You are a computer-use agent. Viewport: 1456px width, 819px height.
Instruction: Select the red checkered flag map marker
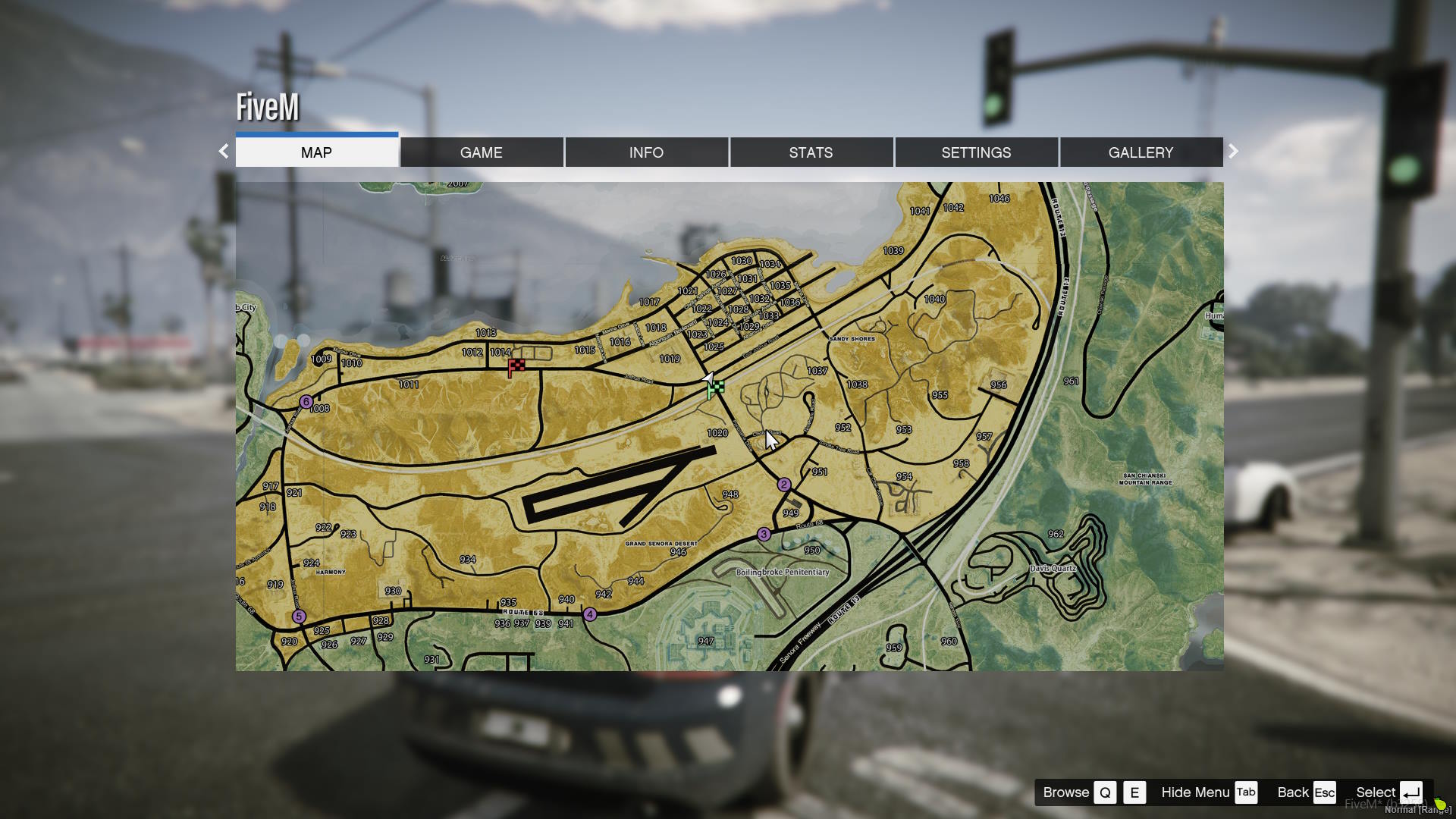pos(516,368)
